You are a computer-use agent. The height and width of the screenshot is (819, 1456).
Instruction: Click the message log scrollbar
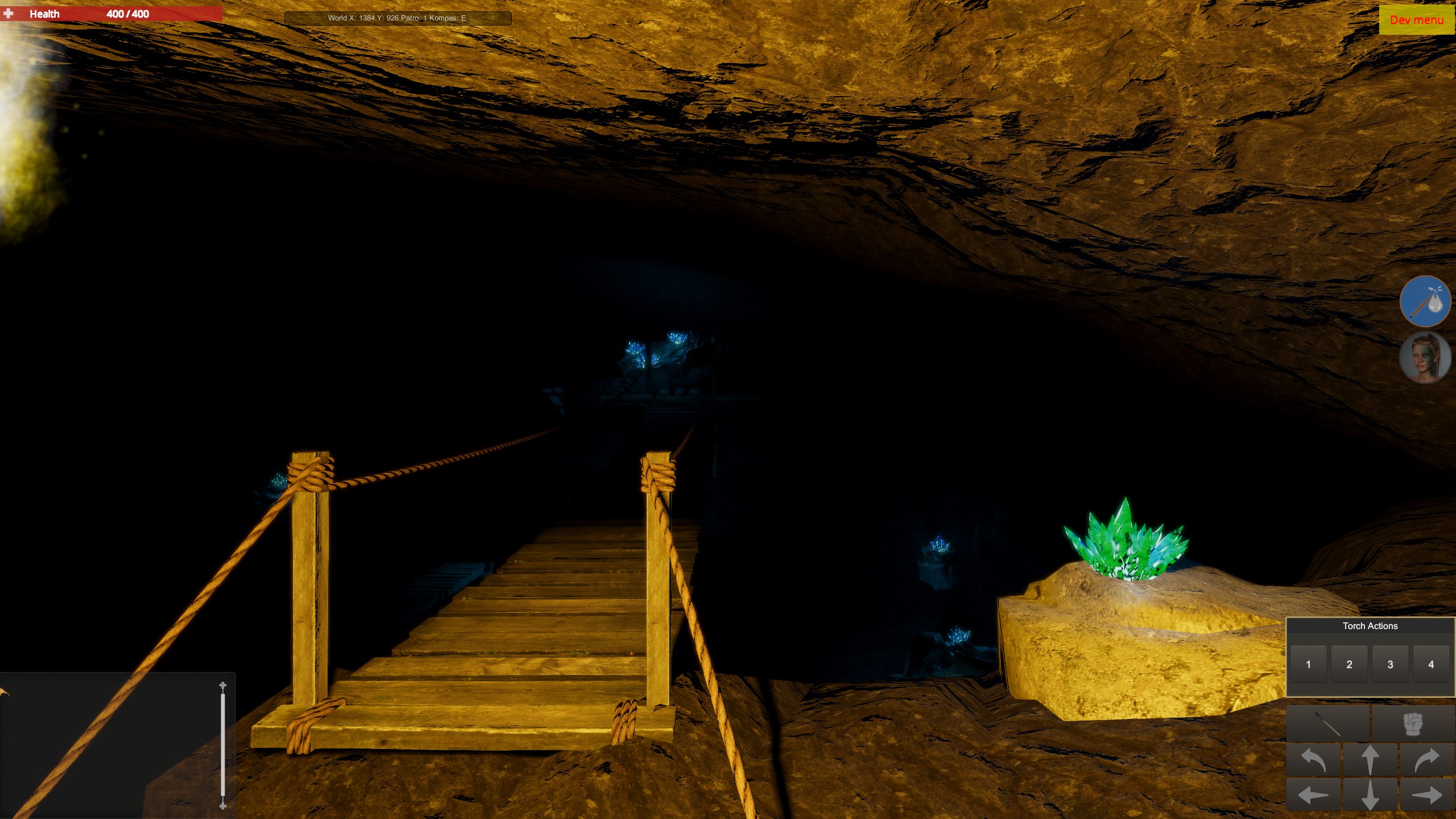pos(223,745)
